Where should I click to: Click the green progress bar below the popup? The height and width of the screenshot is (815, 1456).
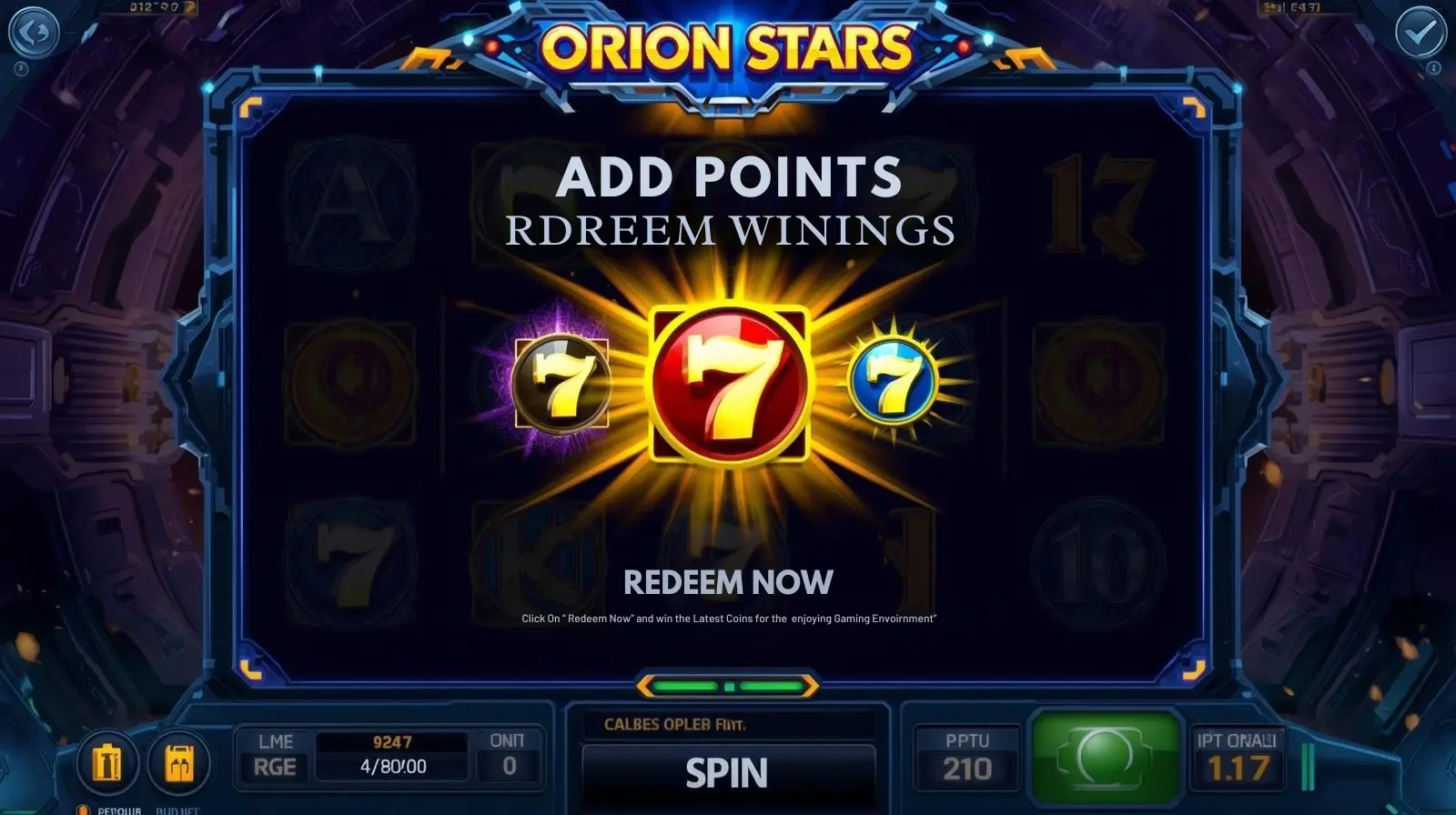728,686
